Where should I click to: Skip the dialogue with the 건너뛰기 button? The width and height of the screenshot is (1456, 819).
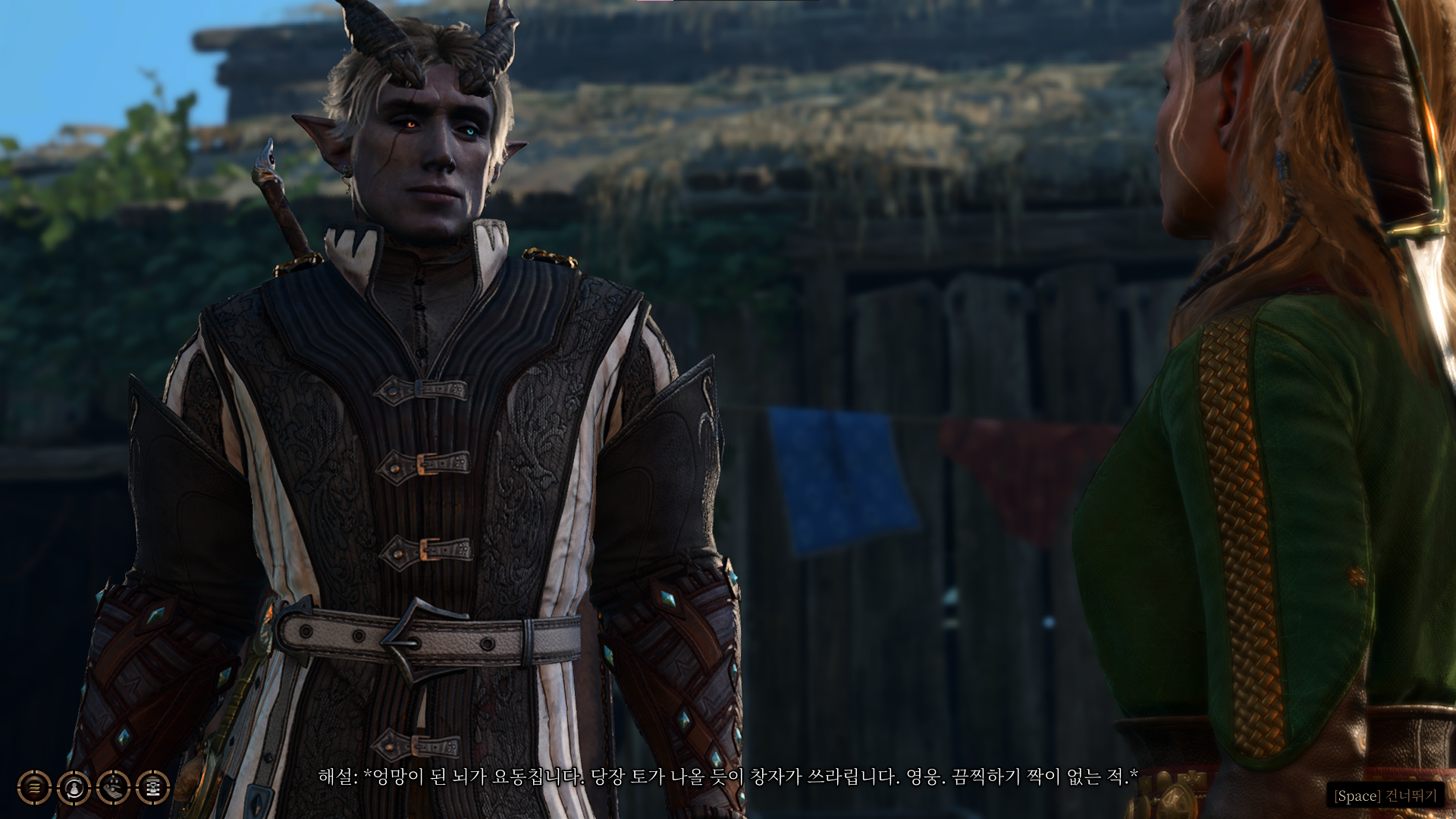tap(1385, 795)
